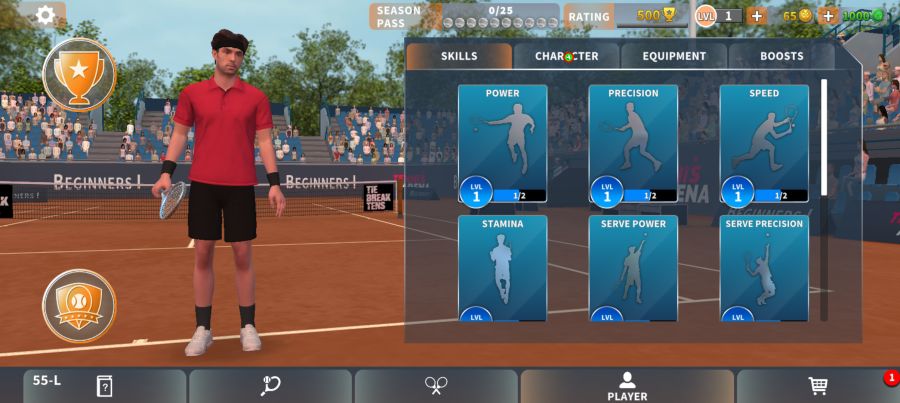900x403 pixels.
Task: Tap the tennis ball badge button
Action: point(79,305)
